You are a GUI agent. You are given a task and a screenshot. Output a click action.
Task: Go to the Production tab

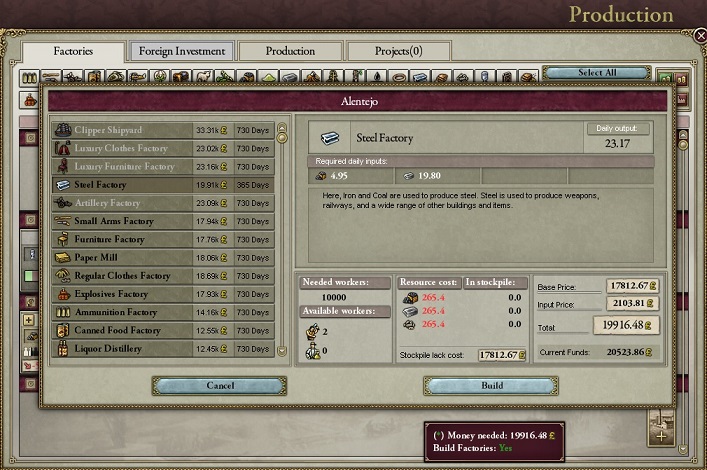(x=289, y=51)
